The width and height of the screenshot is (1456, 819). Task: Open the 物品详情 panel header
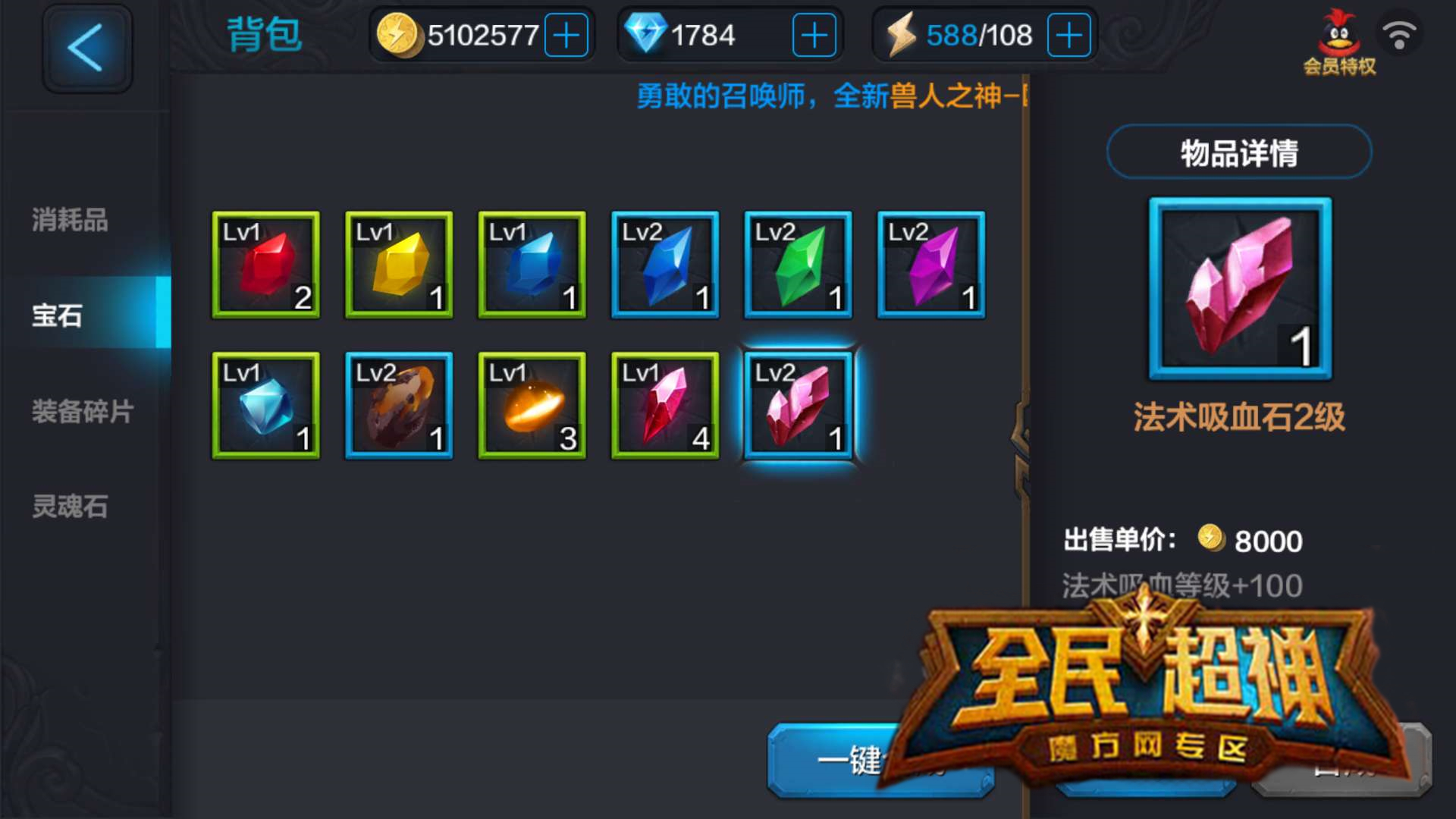pos(1238,152)
